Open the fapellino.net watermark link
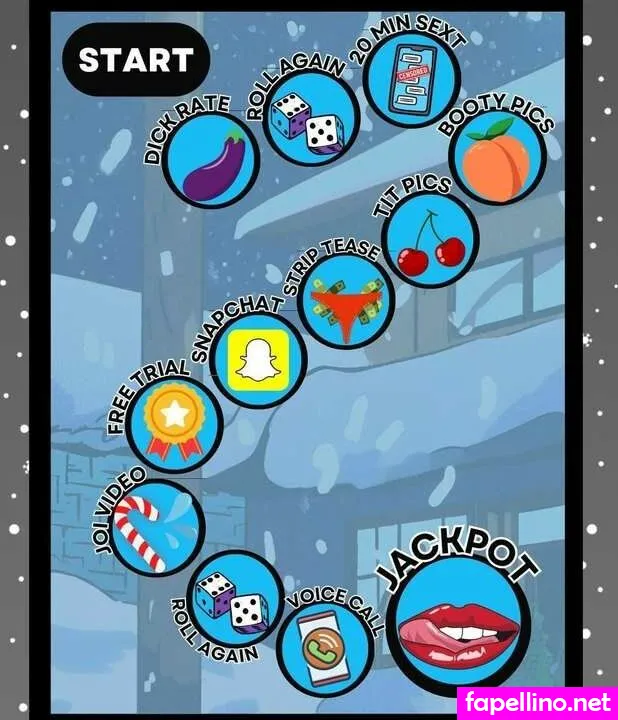Image resolution: width=618 pixels, height=720 pixels. [x=535, y=704]
